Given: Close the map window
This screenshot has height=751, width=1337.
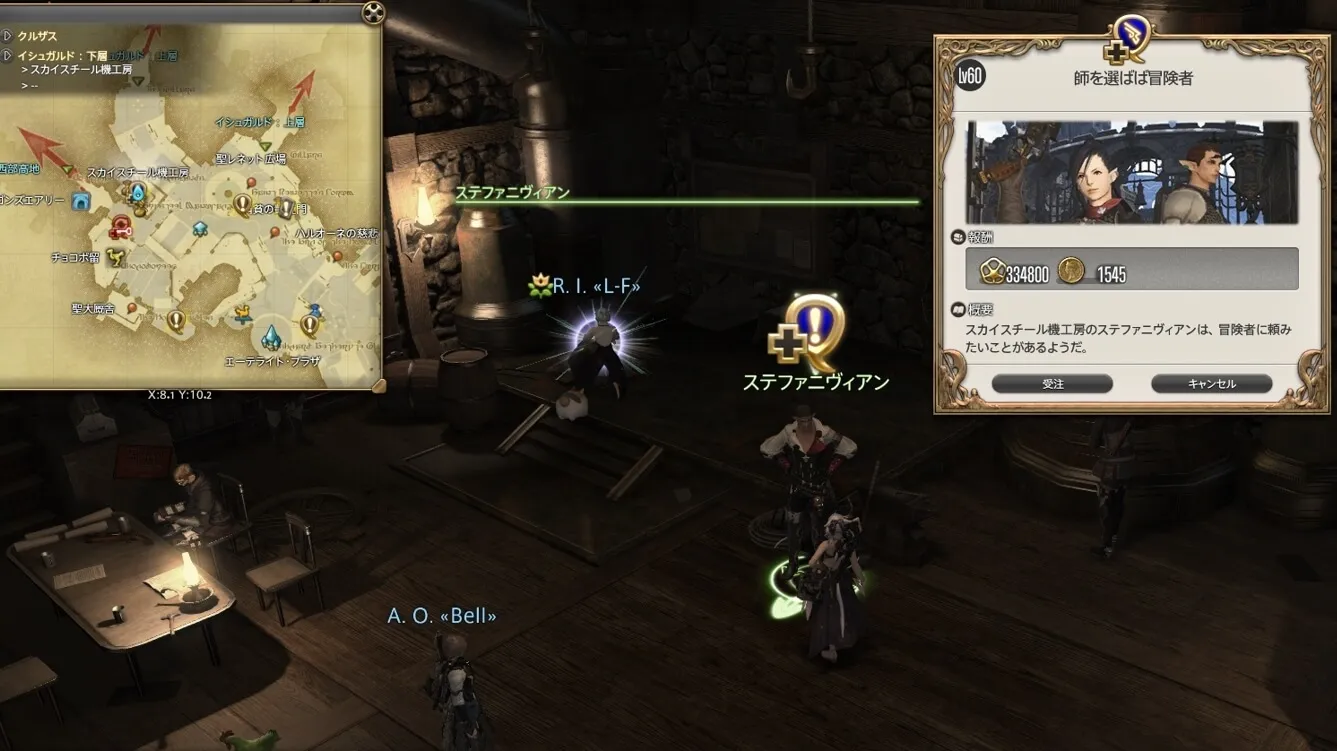Looking at the screenshot, I should coord(372,13).
